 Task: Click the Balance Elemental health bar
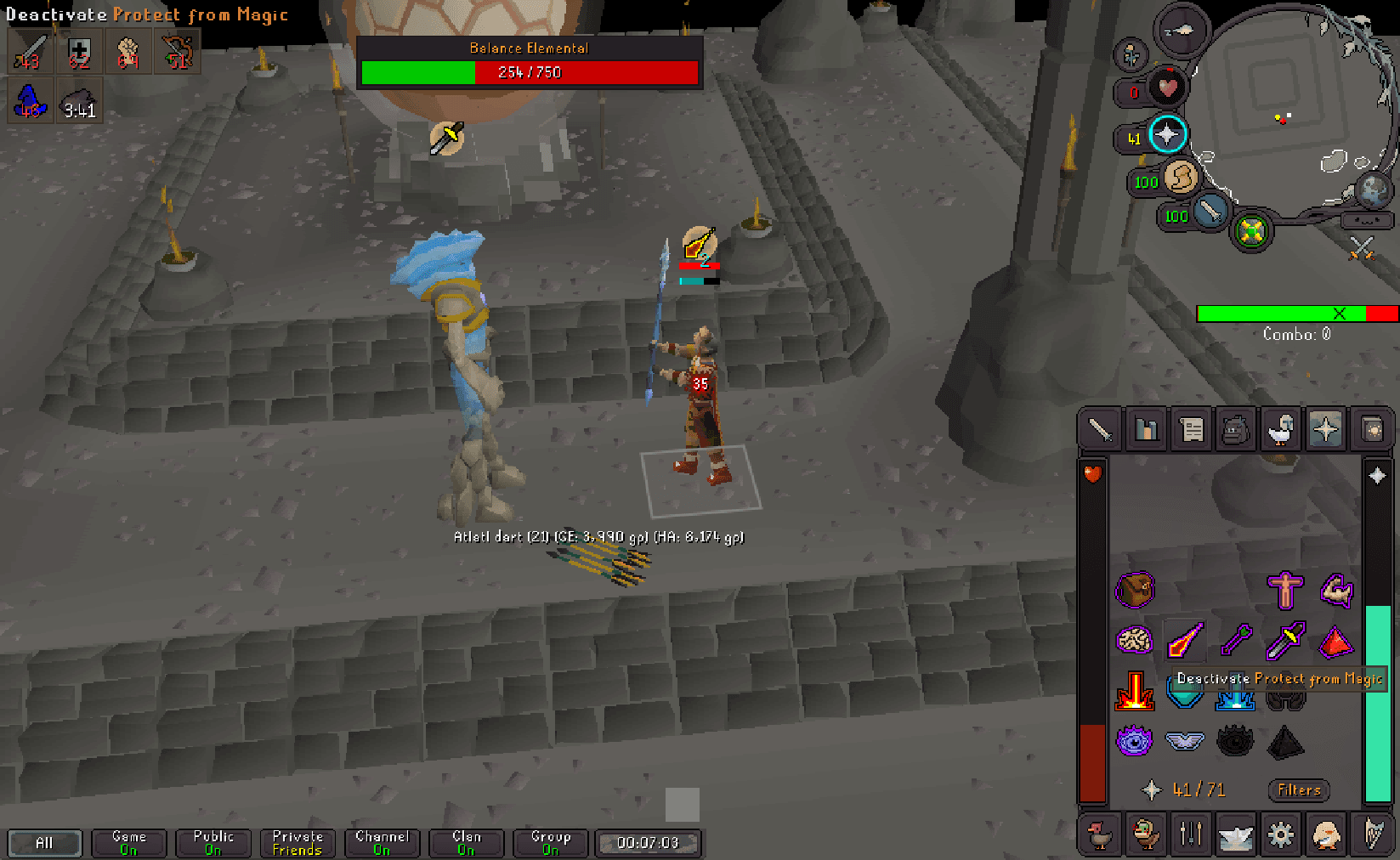tap(530, 72)
